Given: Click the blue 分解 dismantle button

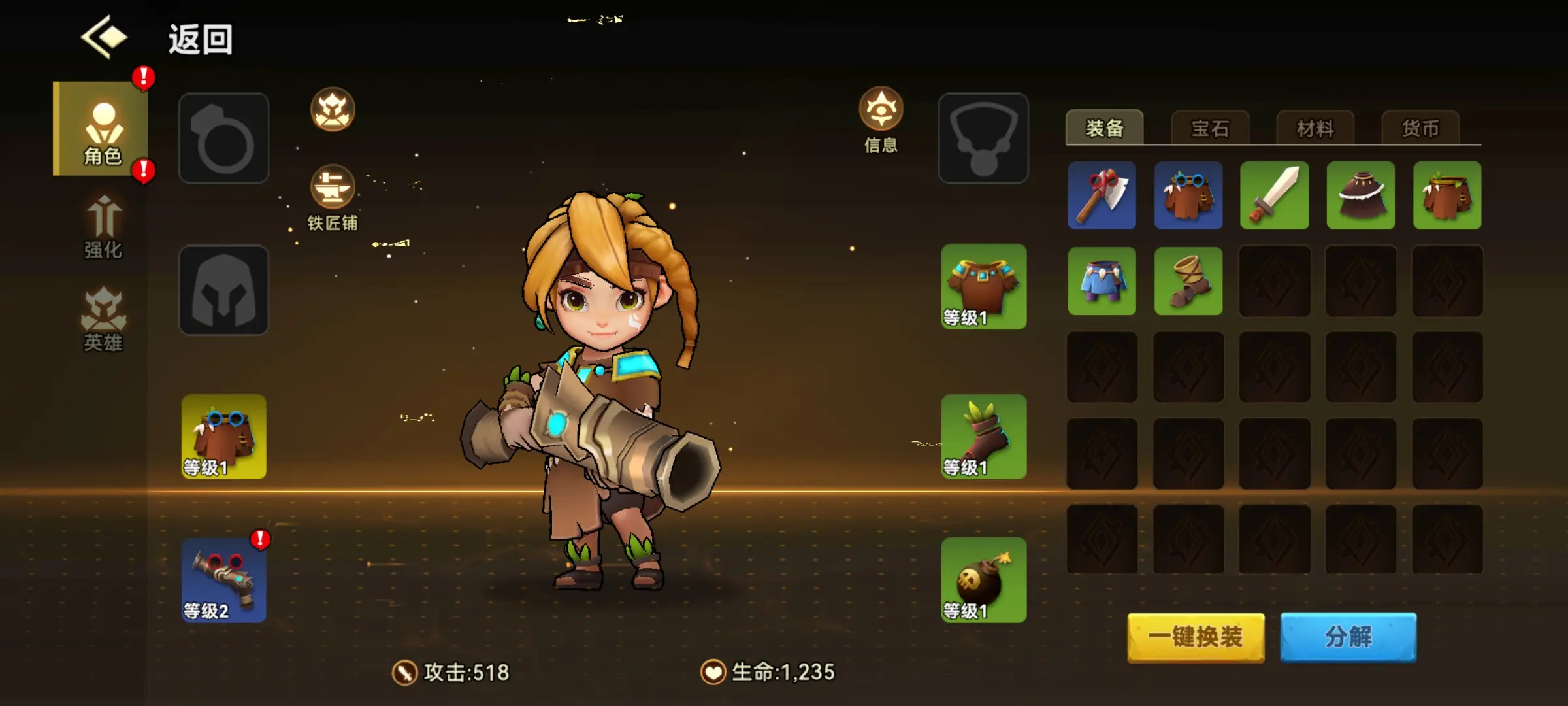Looking at the screenshot, I should point(1348,637).
